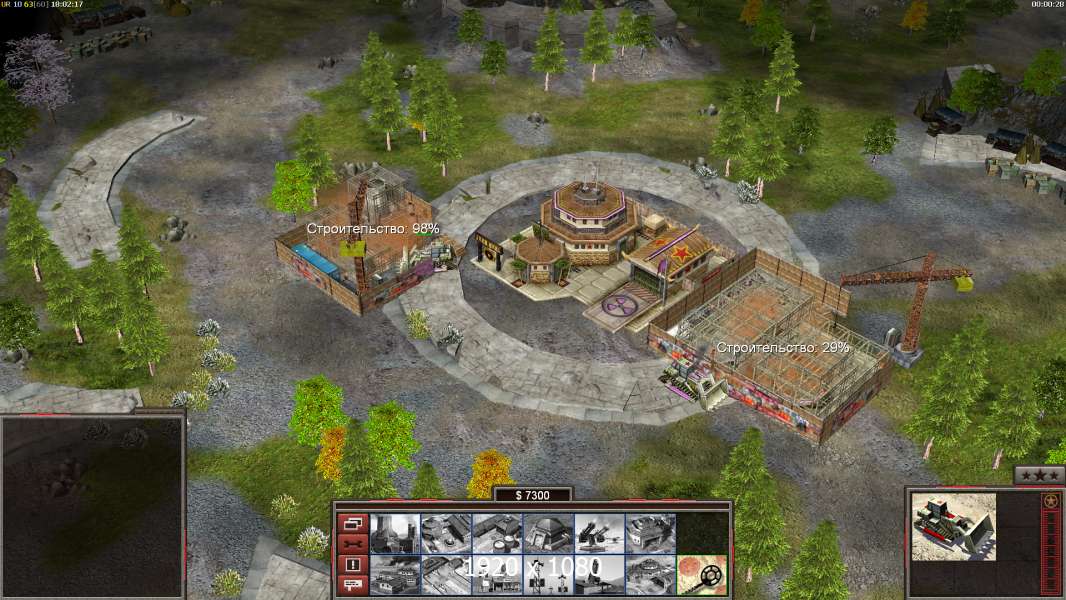Image resolution: width=1066 pixels, height=600 pixels.
Task: Select the bulldozer unit portrait
Action: click(953, 526)
